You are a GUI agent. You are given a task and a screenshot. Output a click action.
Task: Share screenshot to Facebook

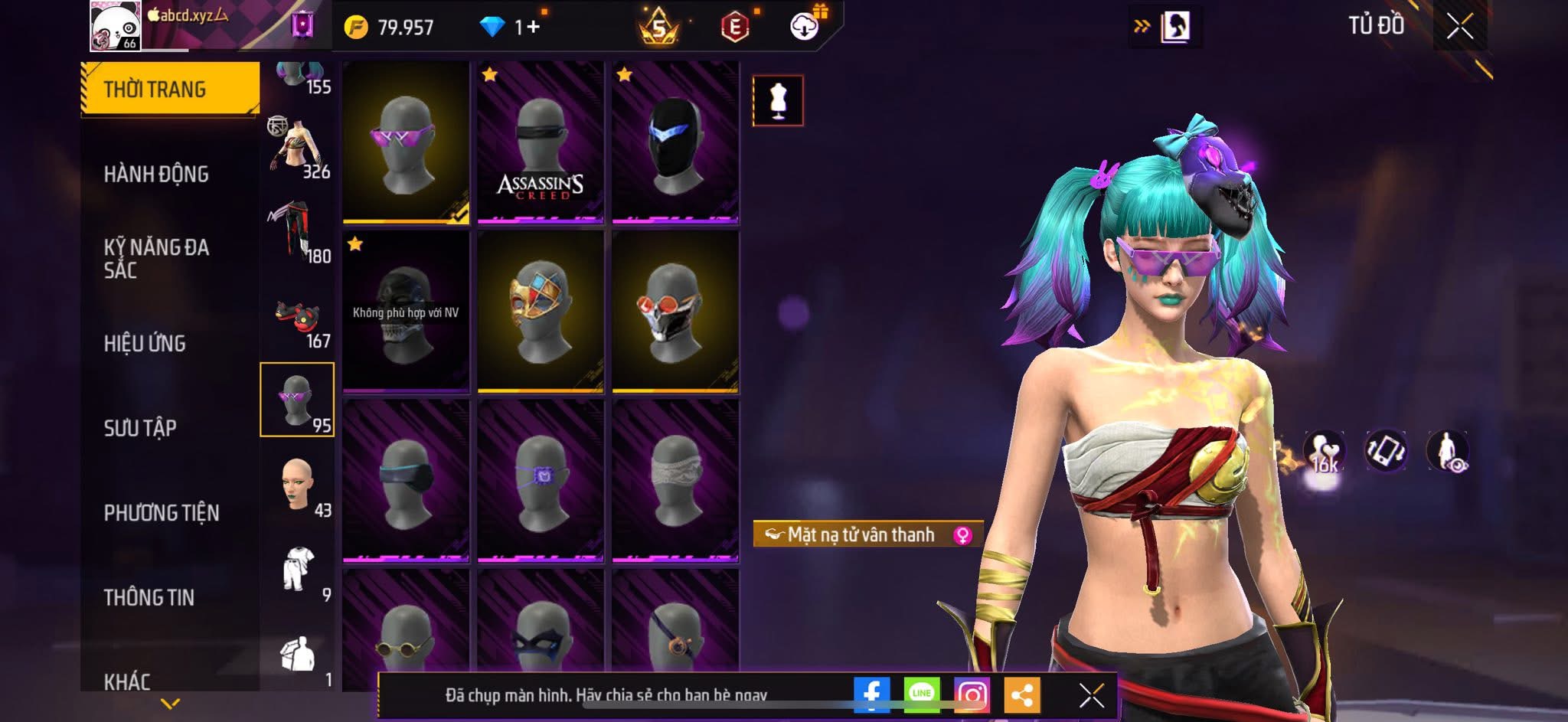point(871,695)
